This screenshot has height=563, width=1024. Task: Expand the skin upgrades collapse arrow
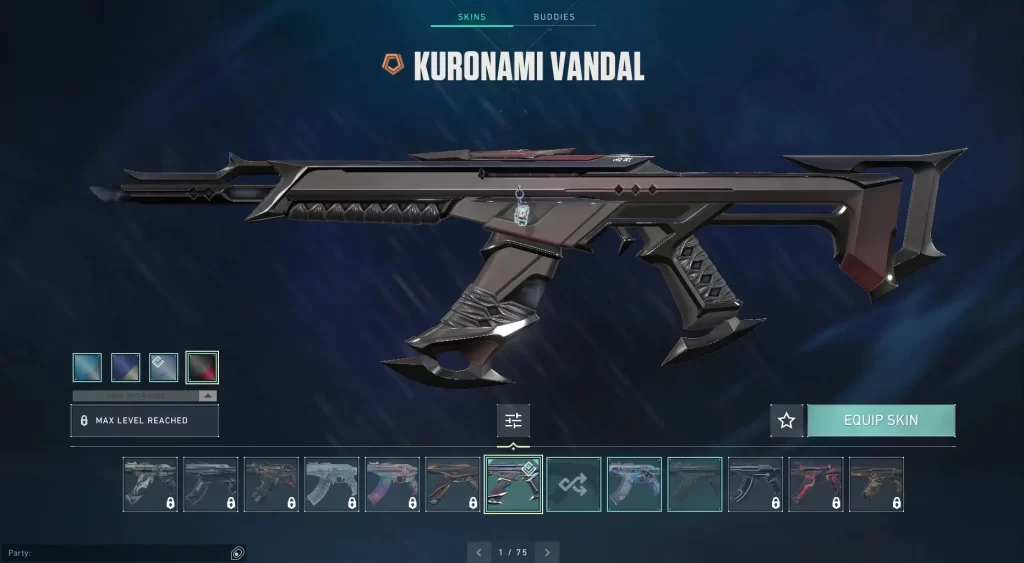click(207, 396)
